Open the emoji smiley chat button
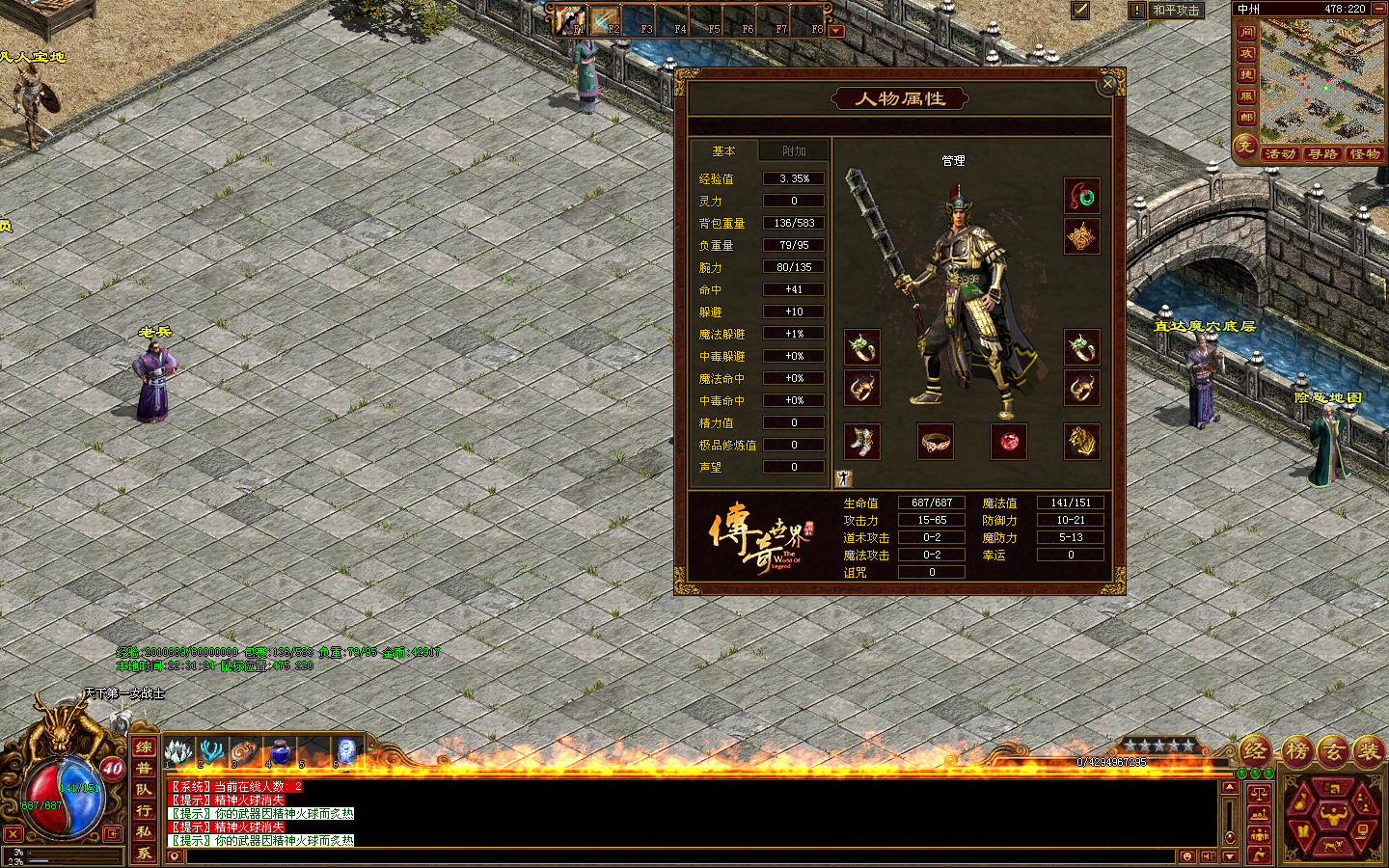 [x=1187, y=856]
